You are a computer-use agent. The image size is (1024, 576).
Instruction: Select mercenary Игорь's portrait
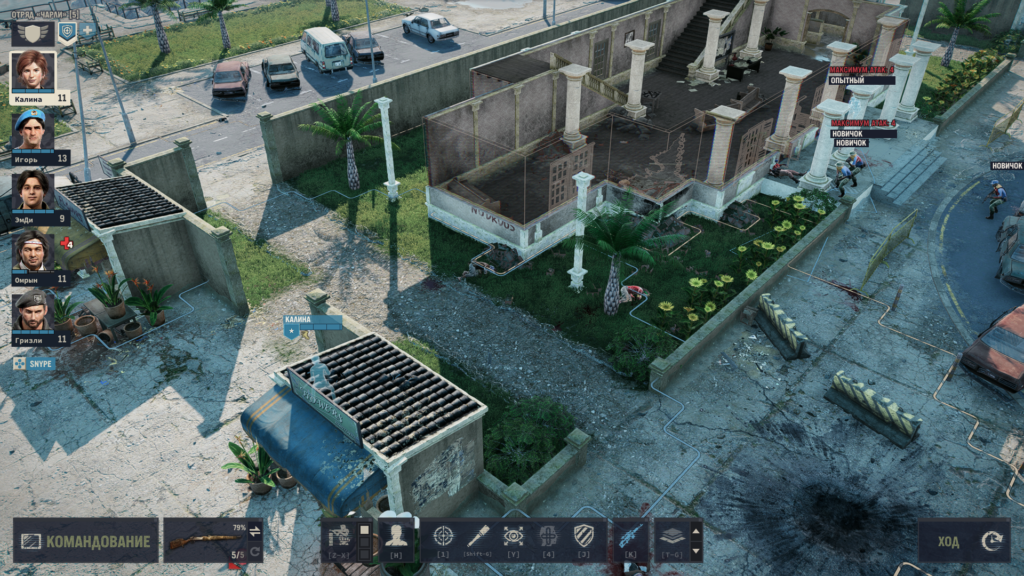pyautogui.click(x=33, y=130)
